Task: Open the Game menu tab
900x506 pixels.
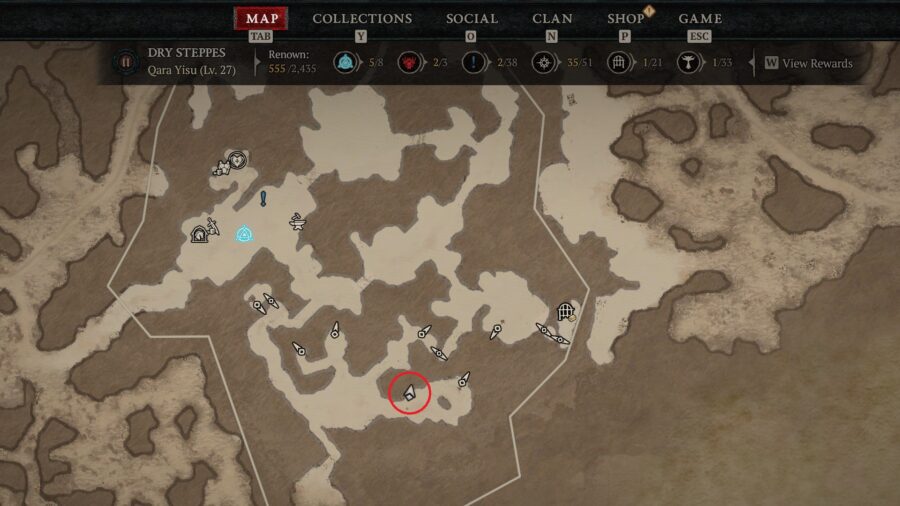Action: pyautogui.click(x=701, y=19)
